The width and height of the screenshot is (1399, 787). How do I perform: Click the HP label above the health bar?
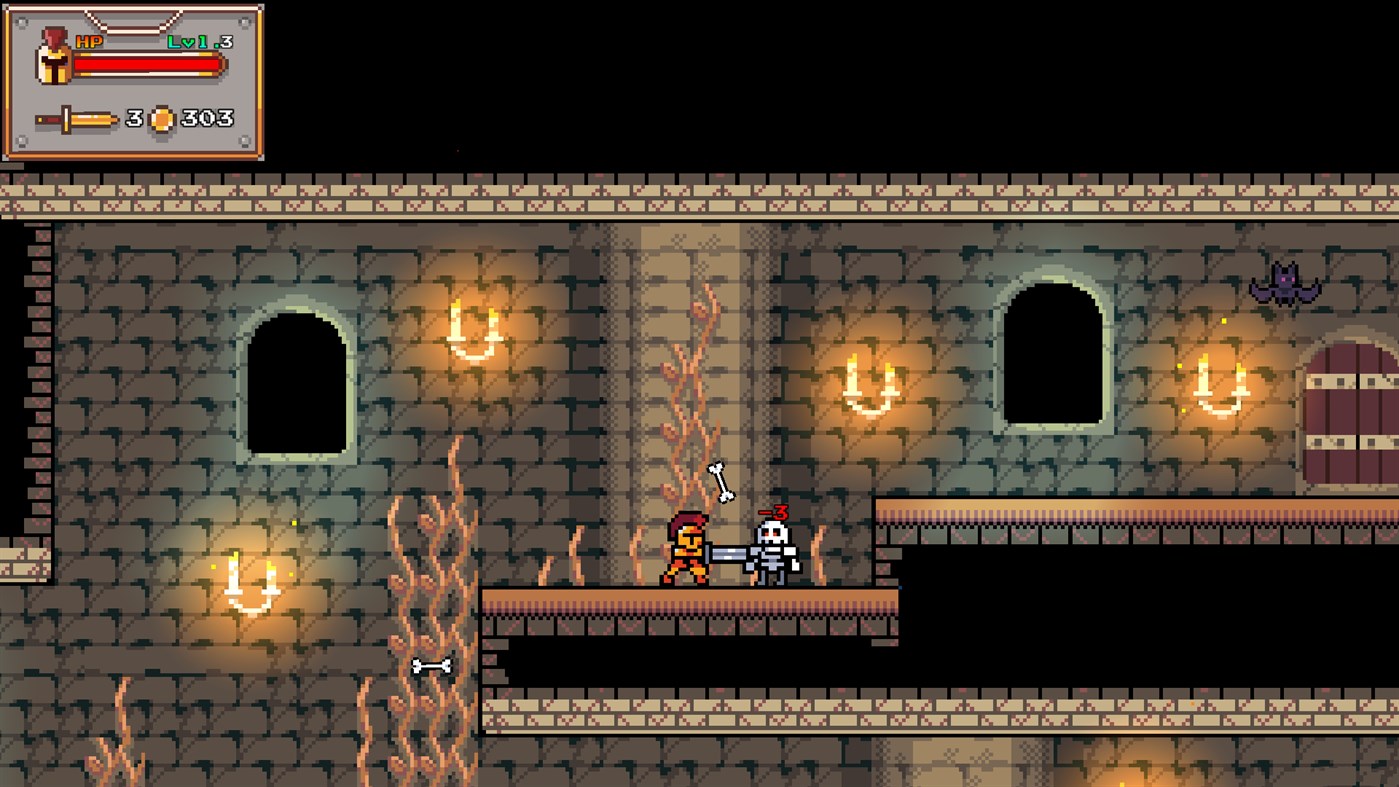pyautogui.click(x=87, y=42)
